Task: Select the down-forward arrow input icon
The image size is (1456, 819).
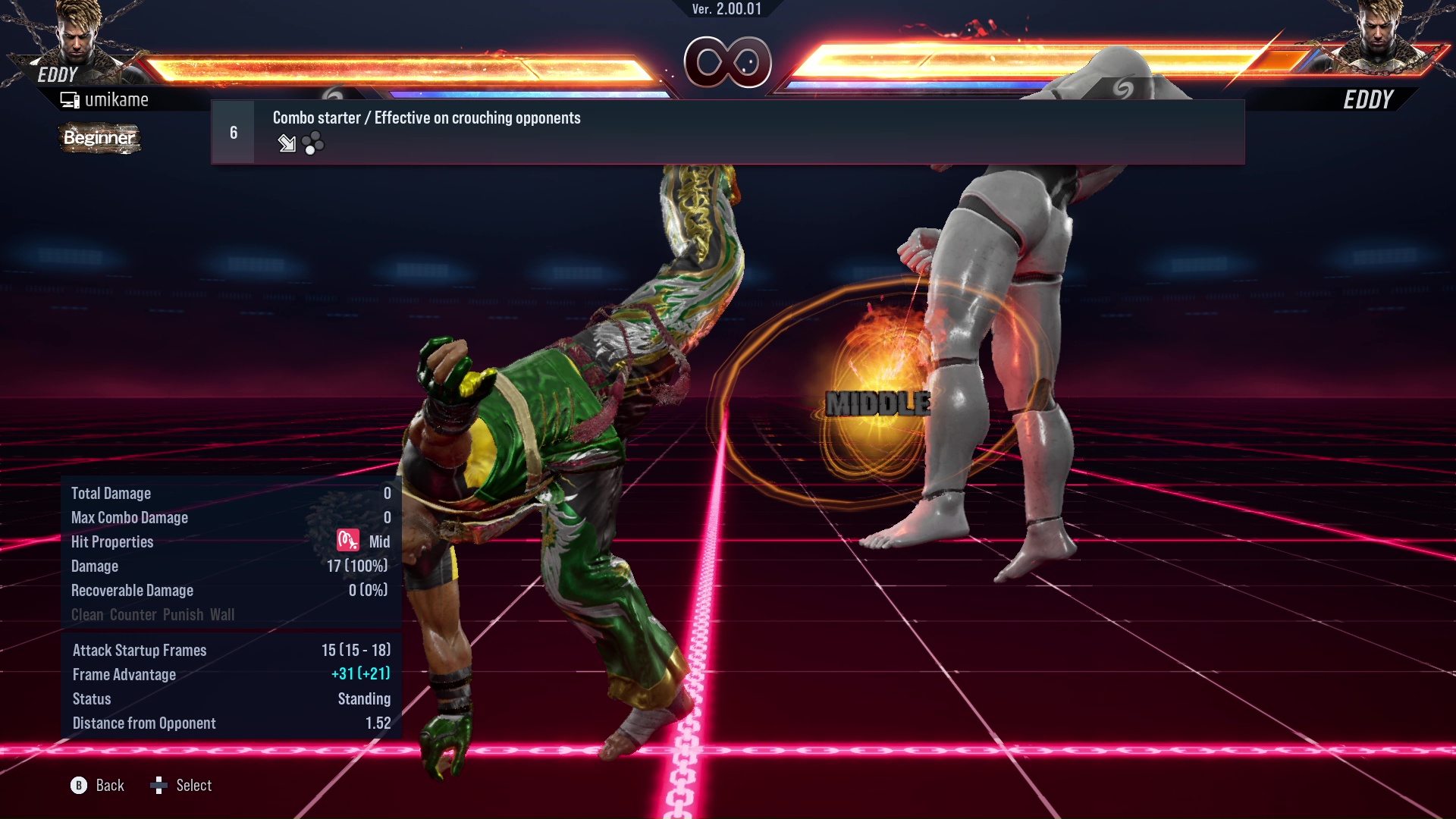Action: (x=287, y=144)
